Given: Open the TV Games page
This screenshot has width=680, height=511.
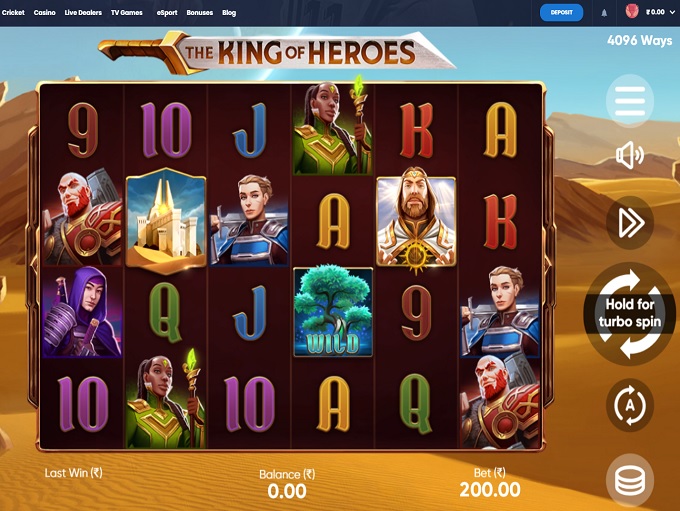Looking at the screenshot, I should point(127,13).
